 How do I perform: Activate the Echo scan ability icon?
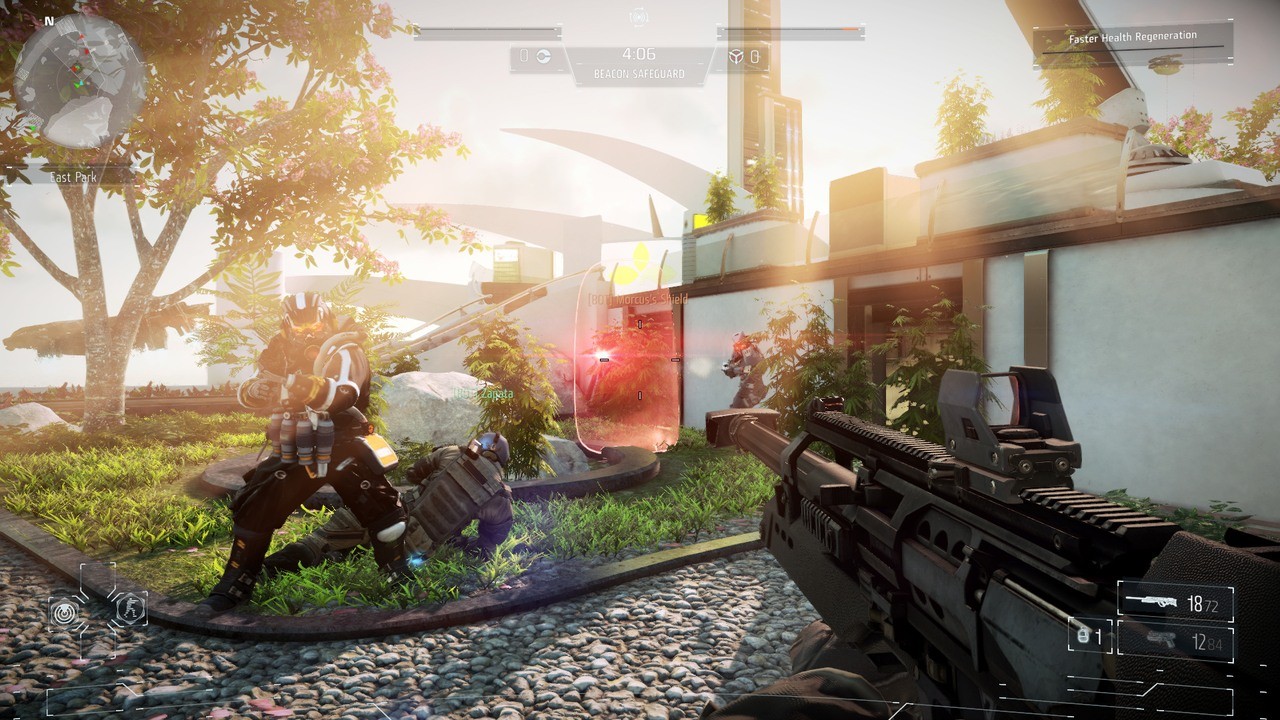coord(64,611)
